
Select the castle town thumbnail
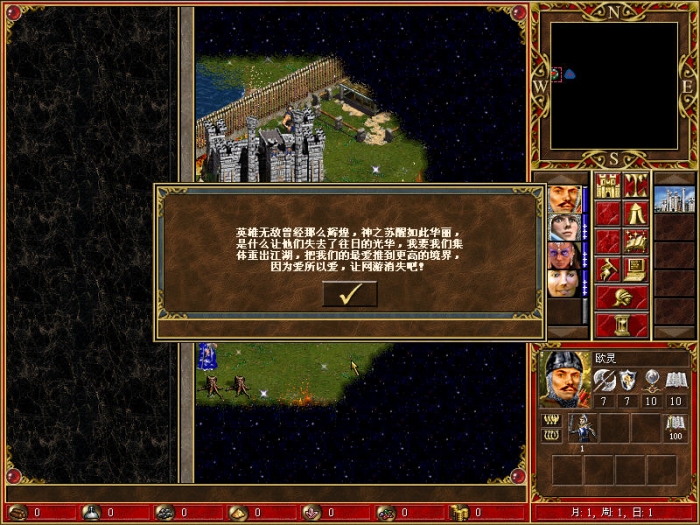click(x=673, y=199)
